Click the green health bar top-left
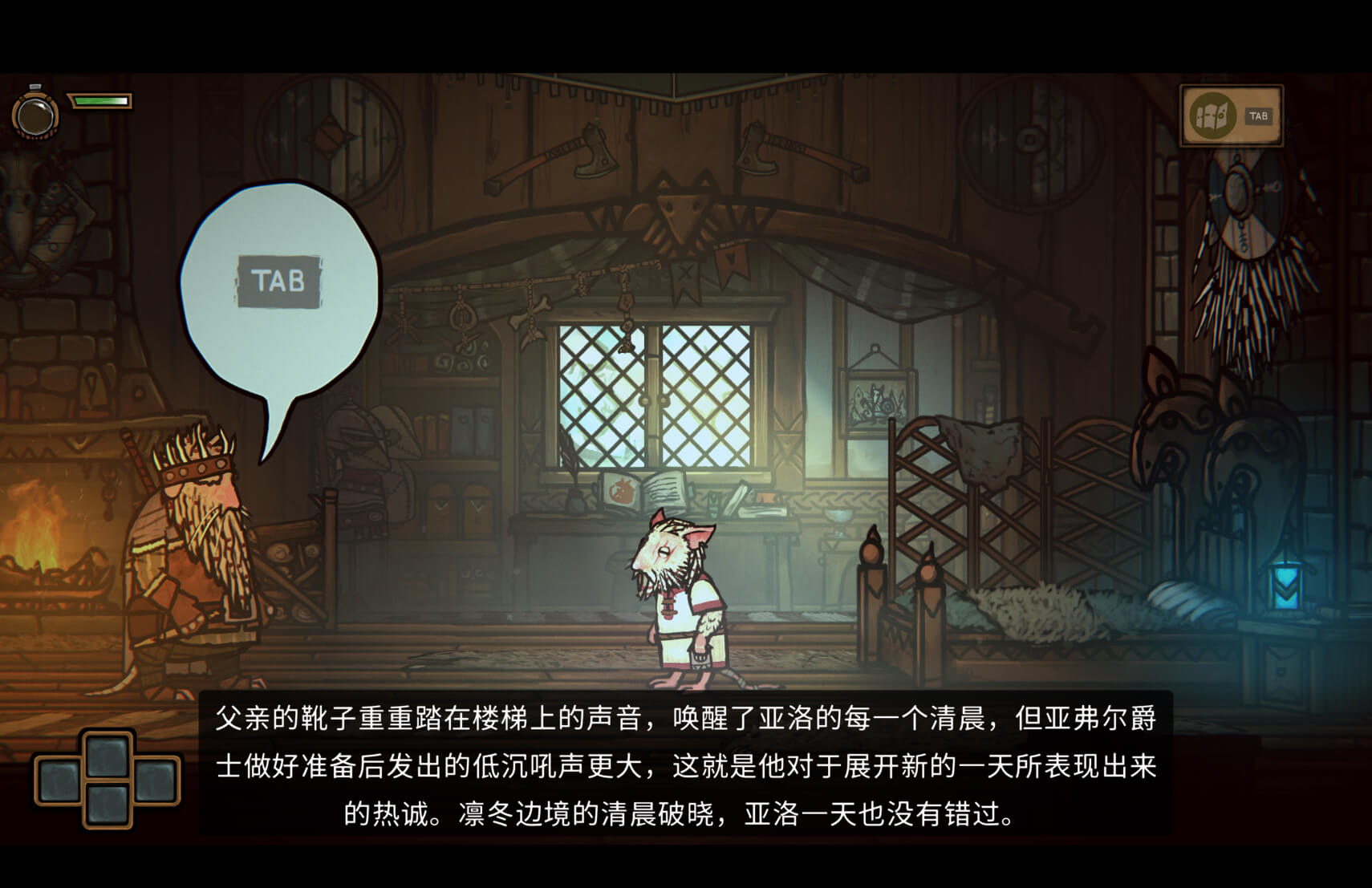The height and width of the screenshot is (888, 1372). (100, 101)
